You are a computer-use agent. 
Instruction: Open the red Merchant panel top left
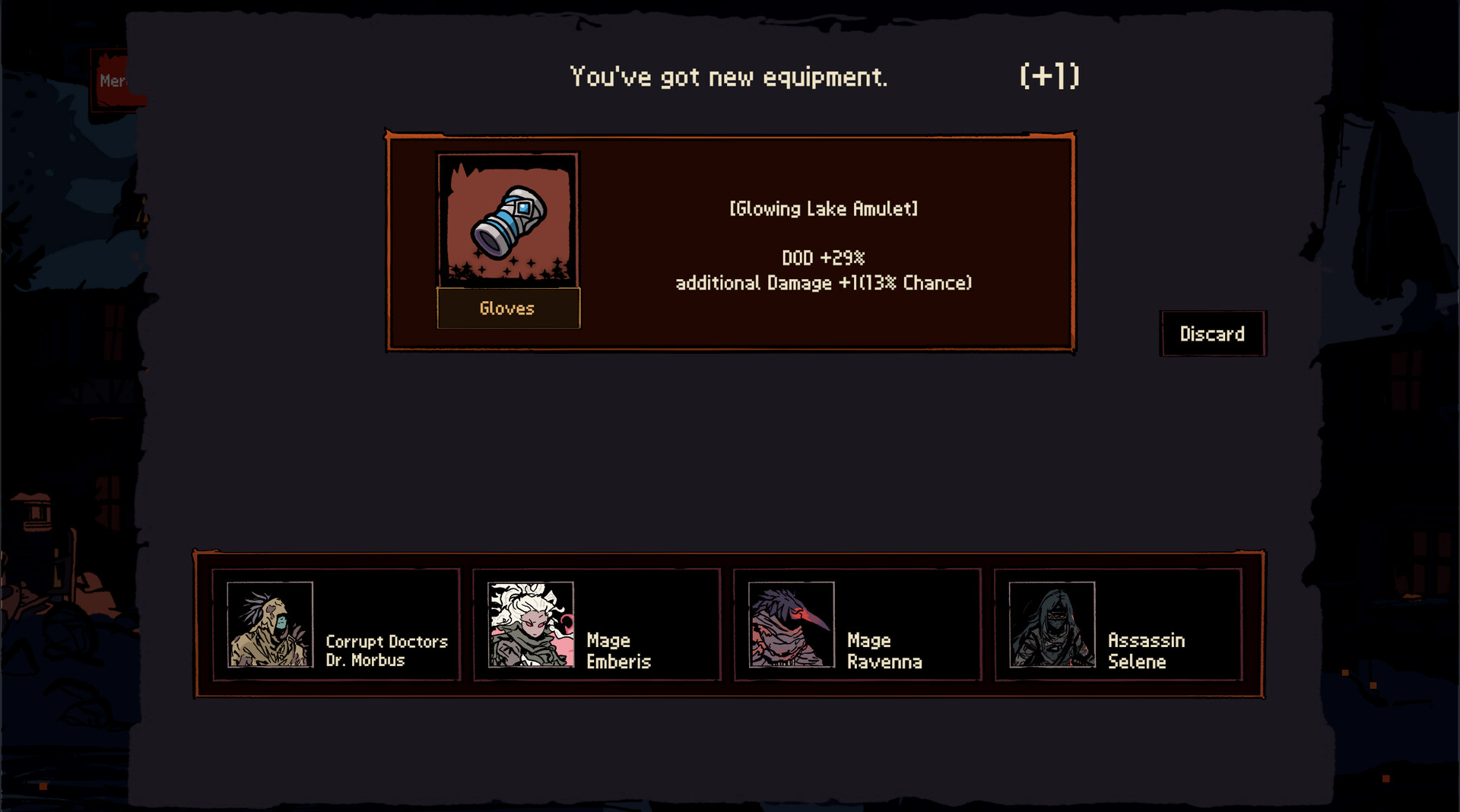(113, 78)
